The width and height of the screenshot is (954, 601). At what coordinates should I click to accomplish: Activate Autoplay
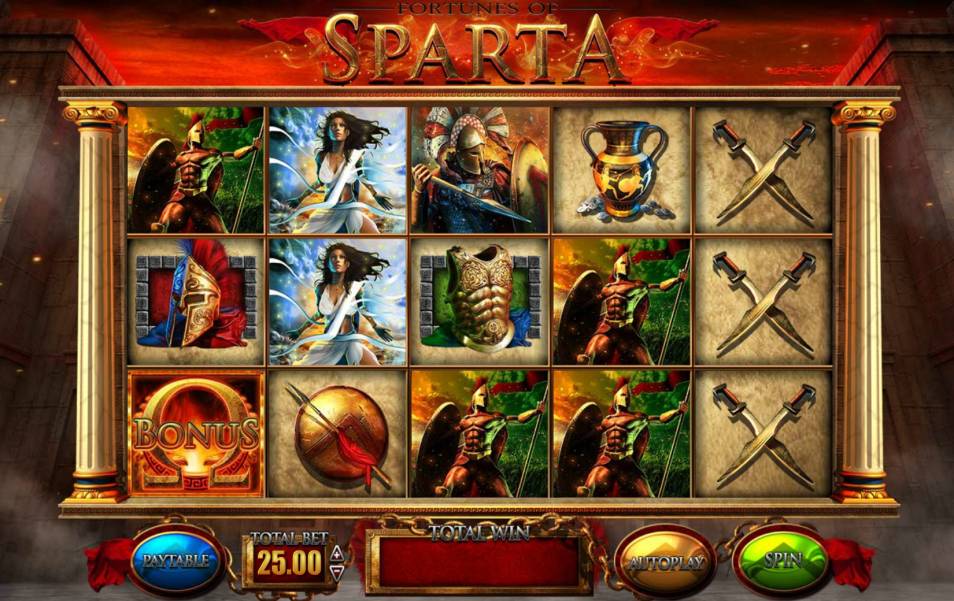click(666, 561)
